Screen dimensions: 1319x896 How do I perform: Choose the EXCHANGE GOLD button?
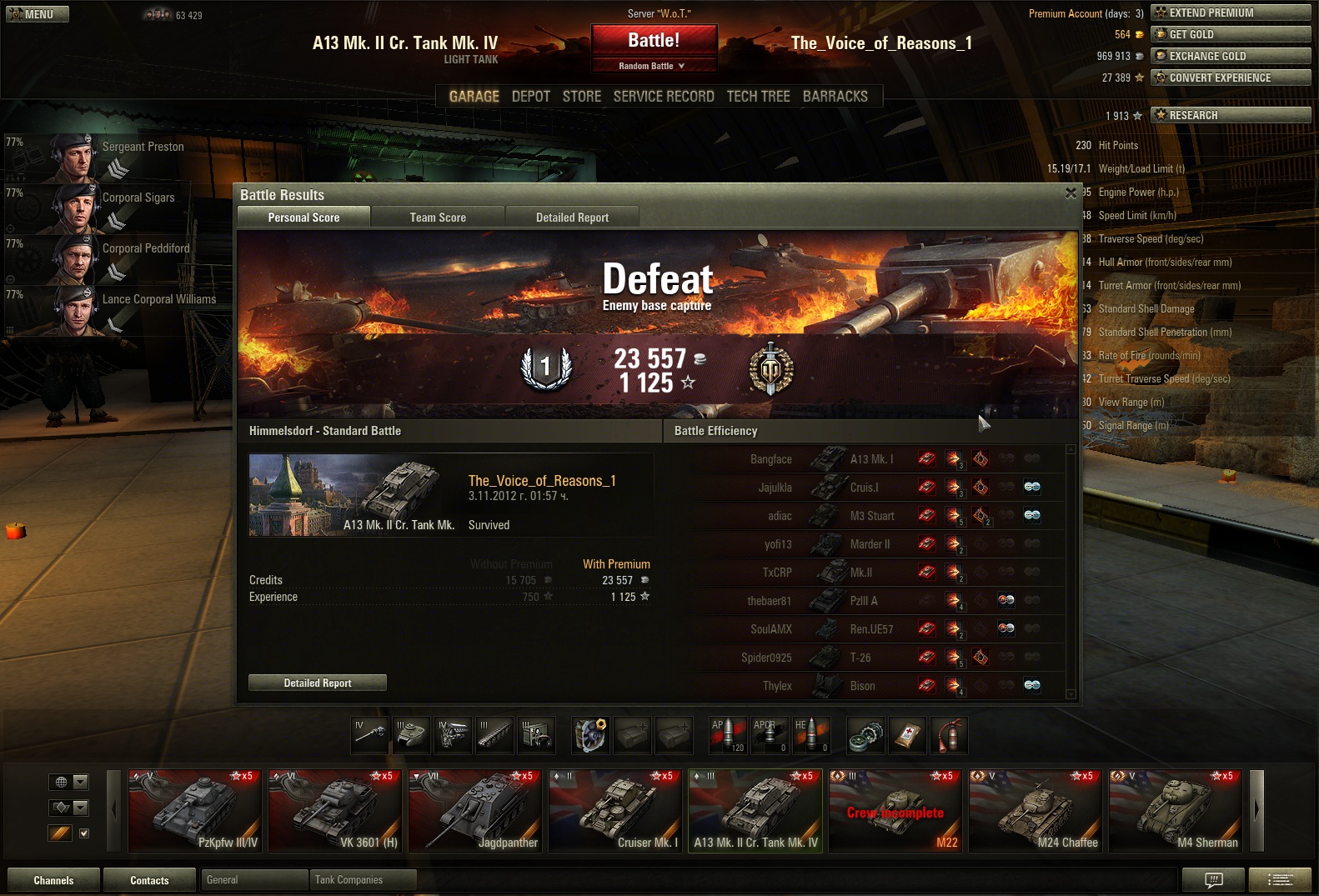click(1230, 56)
